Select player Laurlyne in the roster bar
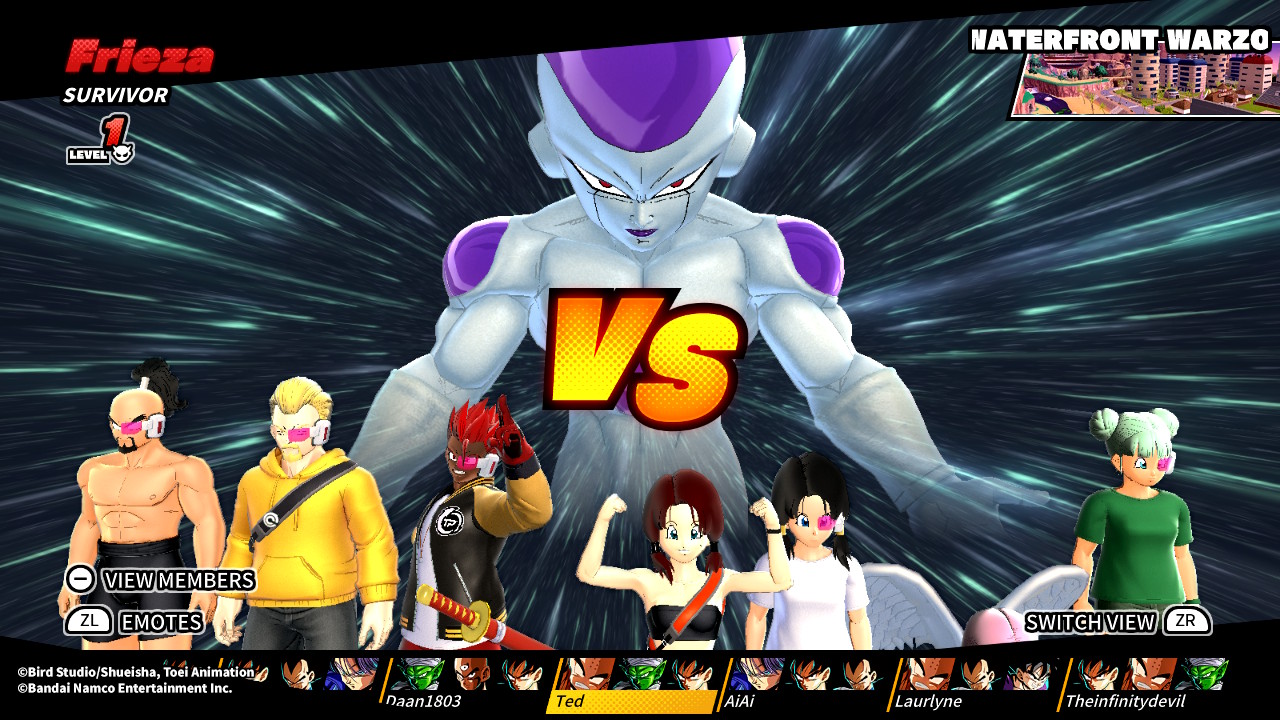This screenshot has height=720, width=1280. 928,701
